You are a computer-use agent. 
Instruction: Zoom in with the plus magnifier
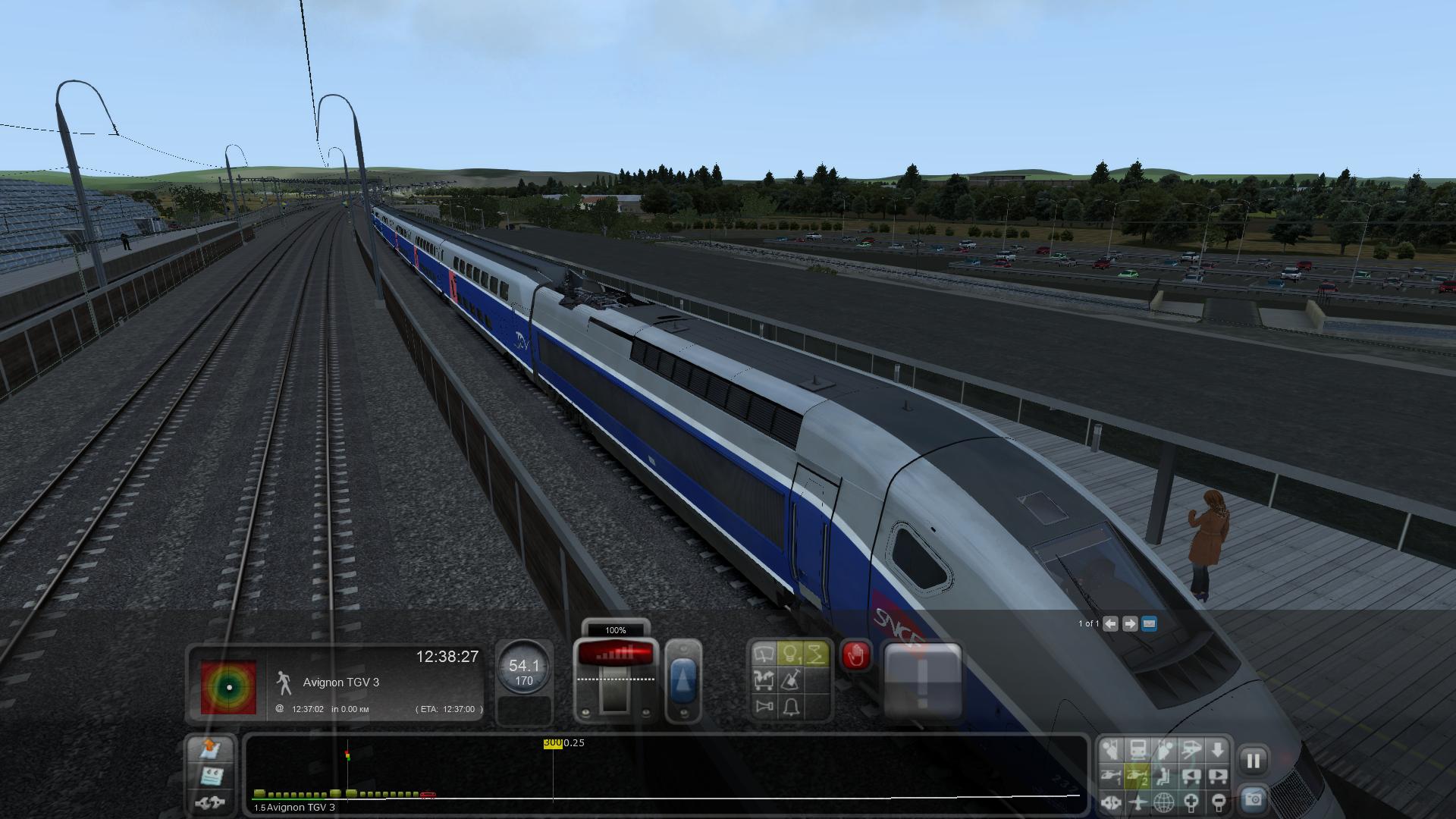pyautogui.click(x=1191, y=802)
